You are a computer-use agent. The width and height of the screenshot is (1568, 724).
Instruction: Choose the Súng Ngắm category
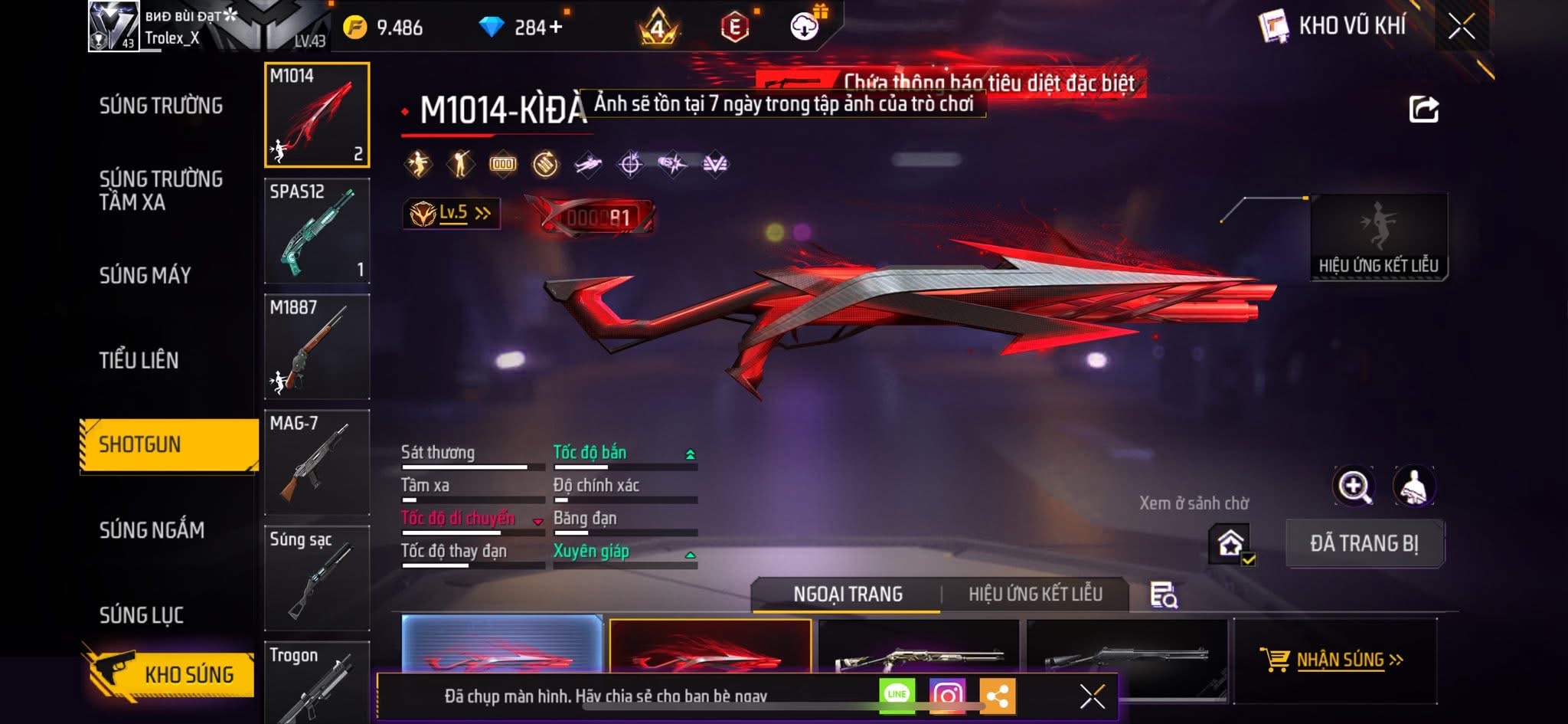[x=152, y=529]
